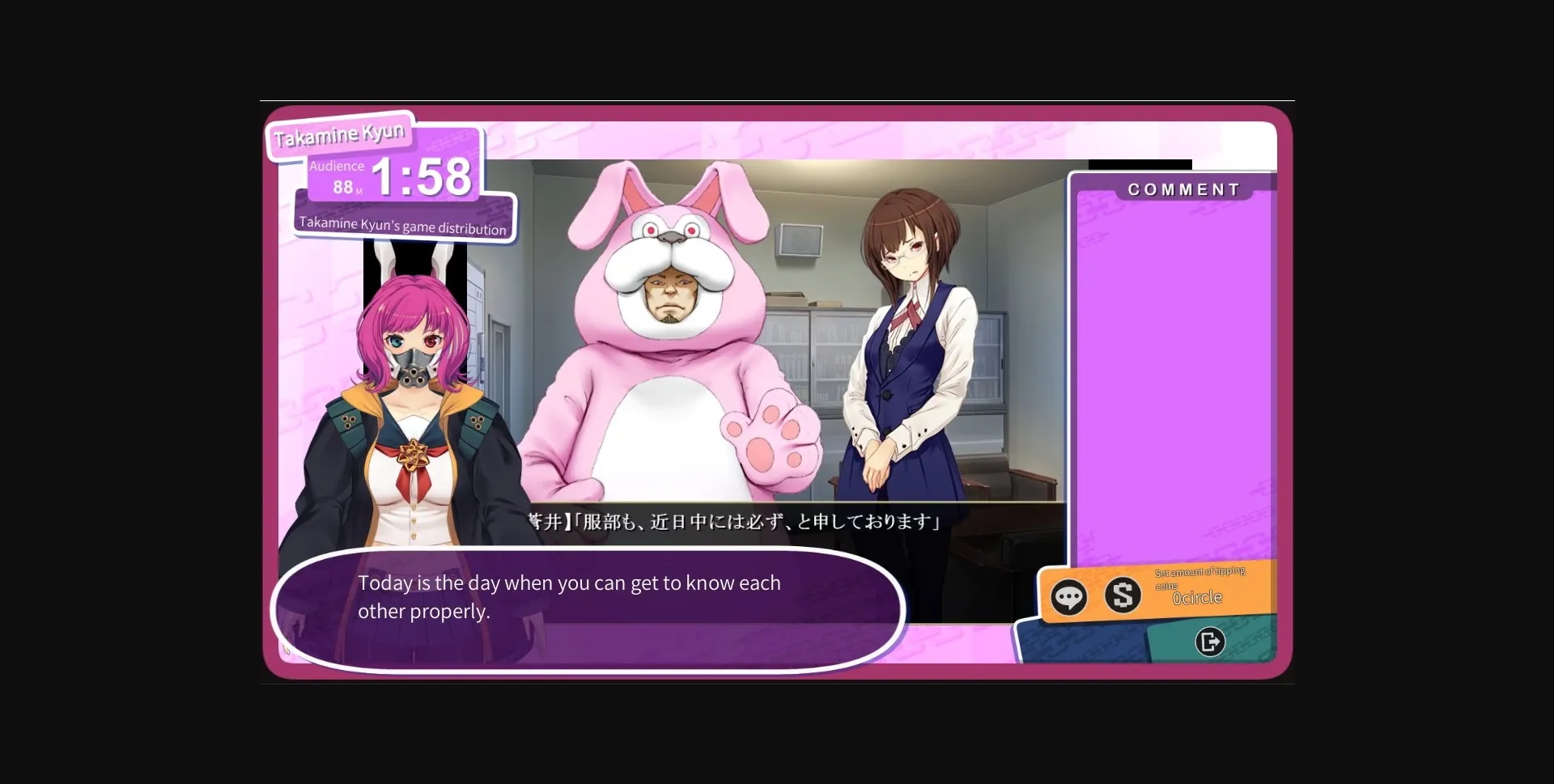The width and height of the screenshot is (1554, 784).
Task: Open the chat comment bubble icon
Action: [x=1070, y=597]
